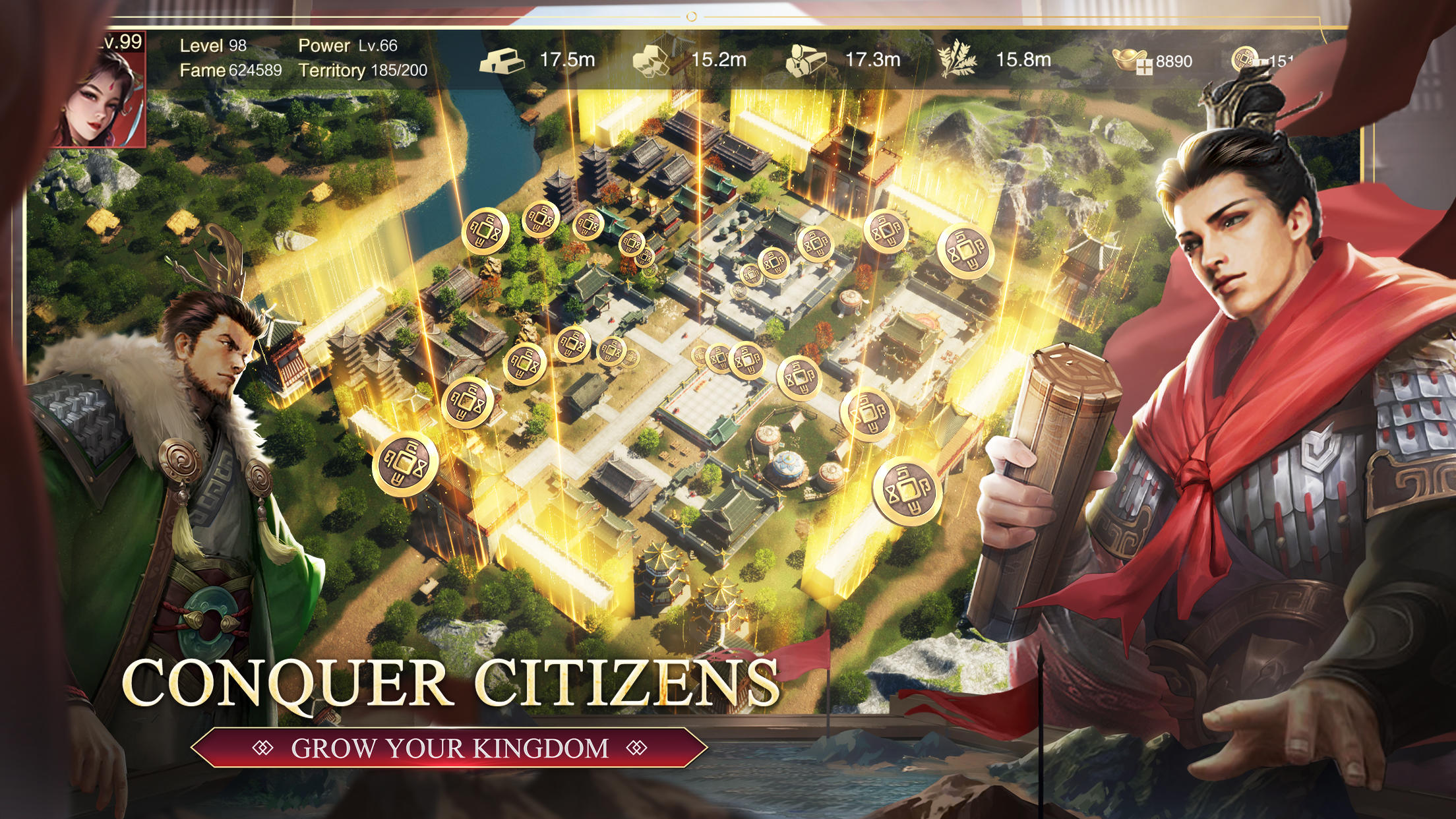Click the gold ingot icon next to 8890
This screenshot has height=819, width=1456.
click(1129, 58)
